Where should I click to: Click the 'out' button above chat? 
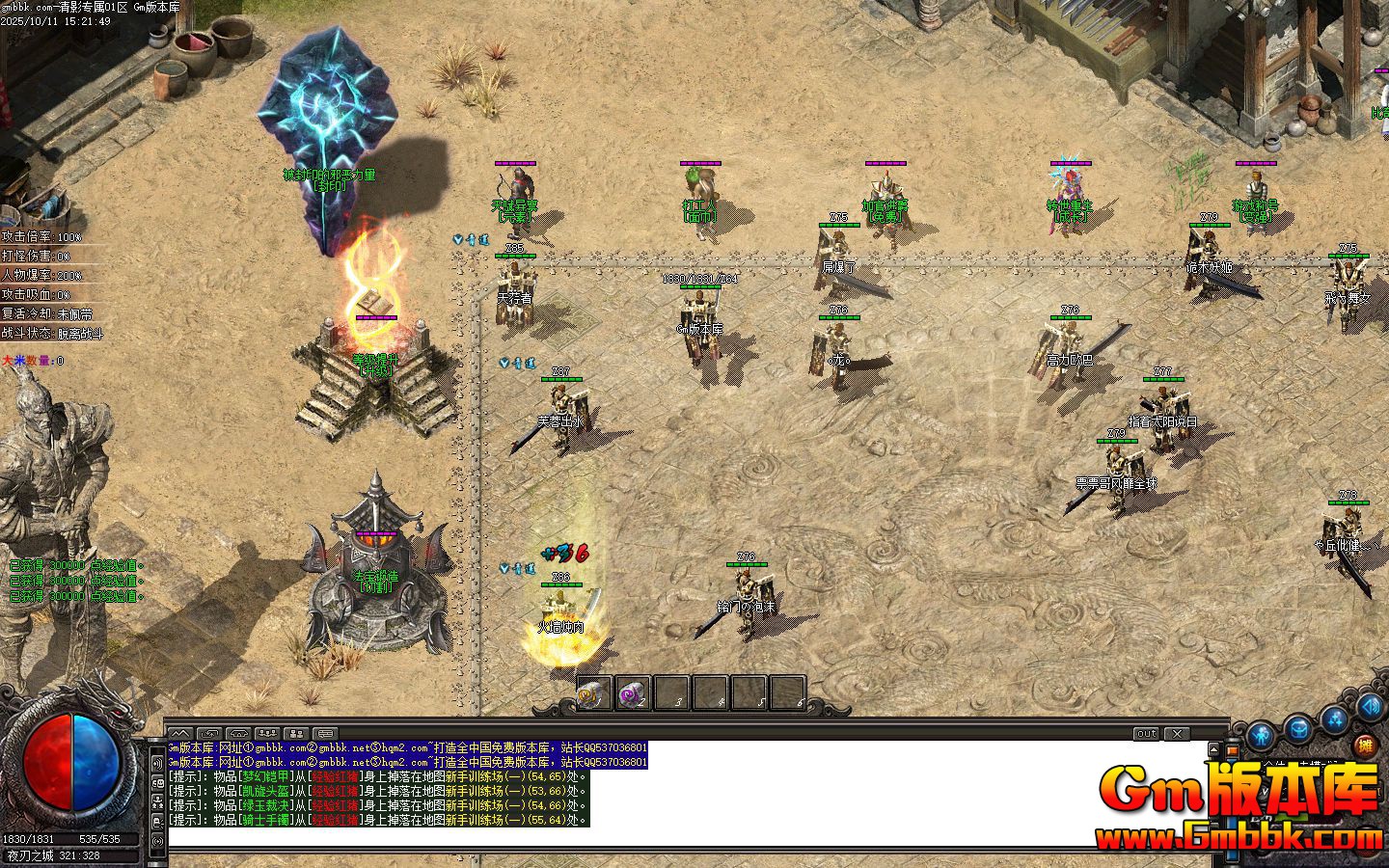click(x=1146, y=734)
